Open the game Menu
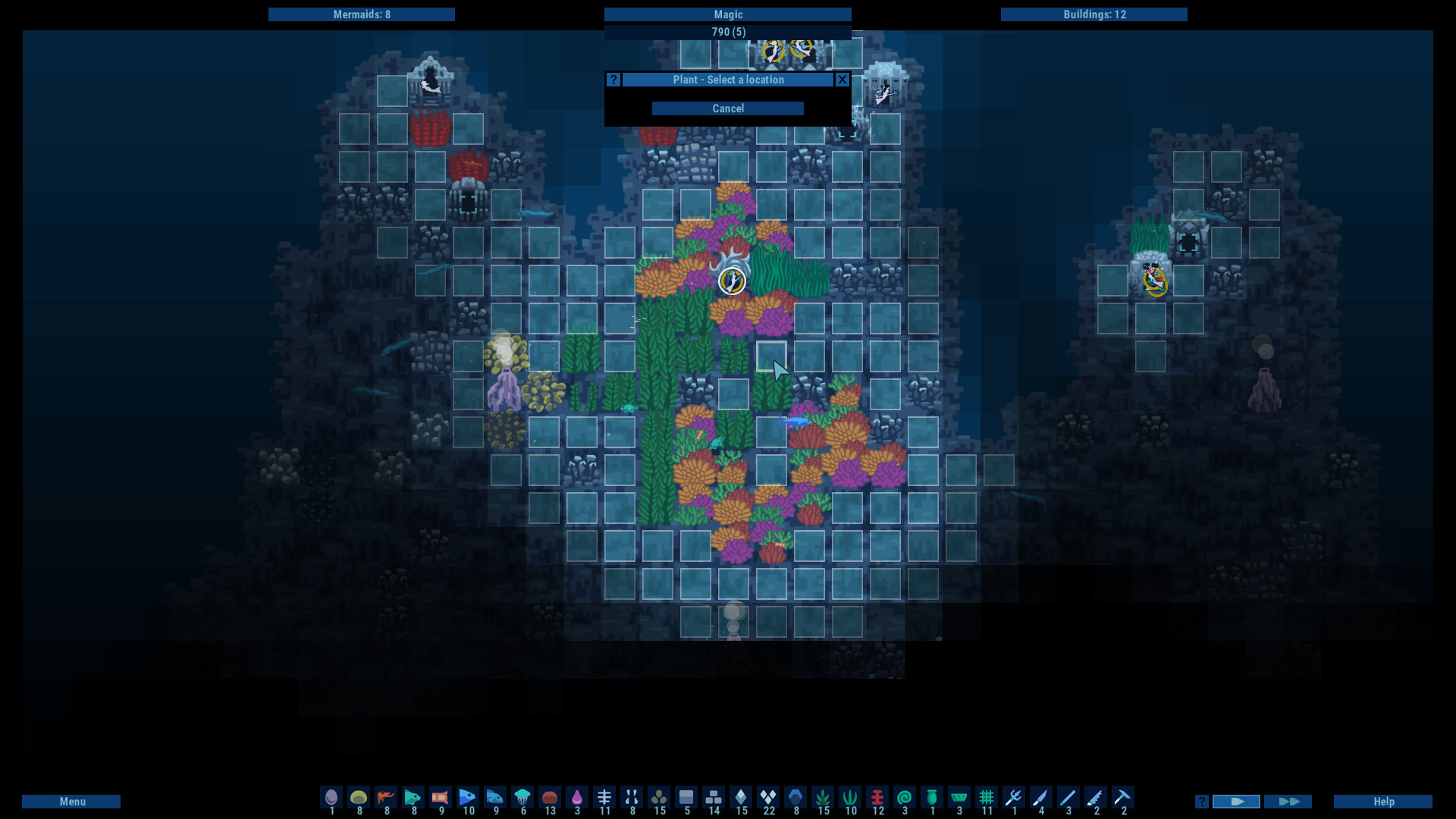Screen dimensions: 1456x819 coord(71,801)
